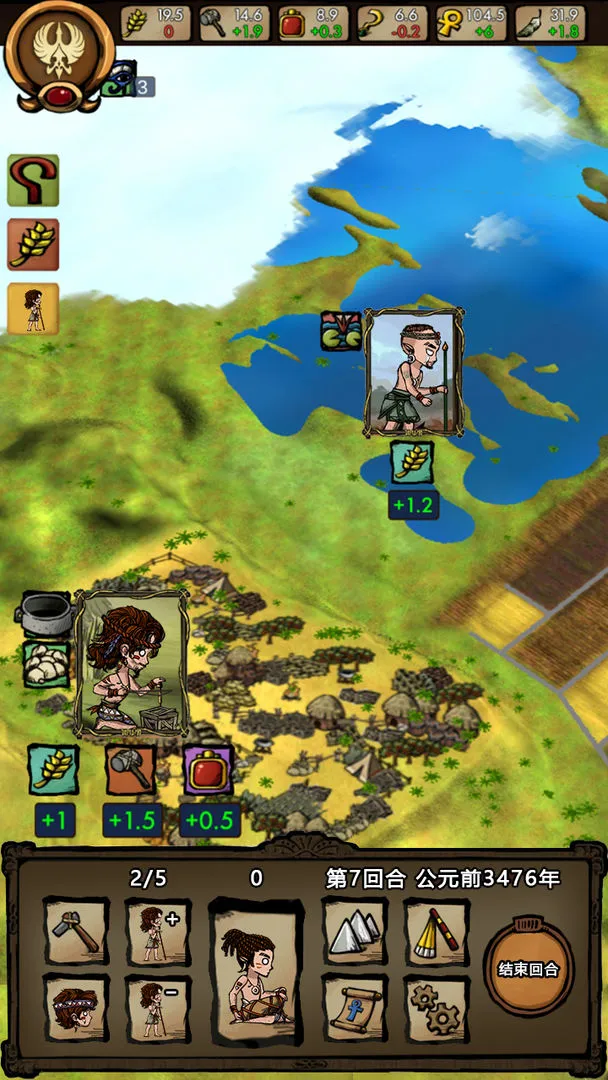Click the yellow and red flail button
The height and width of the screenshot is (1080, 608).
(437, 932)
